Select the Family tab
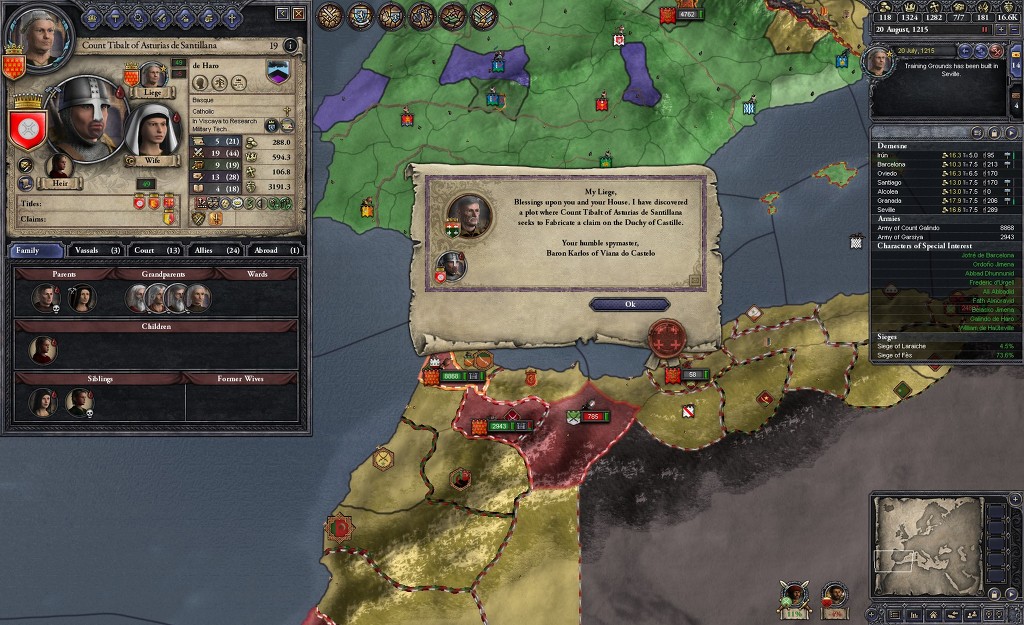The image size is (1024, 625). coord(34,250)
